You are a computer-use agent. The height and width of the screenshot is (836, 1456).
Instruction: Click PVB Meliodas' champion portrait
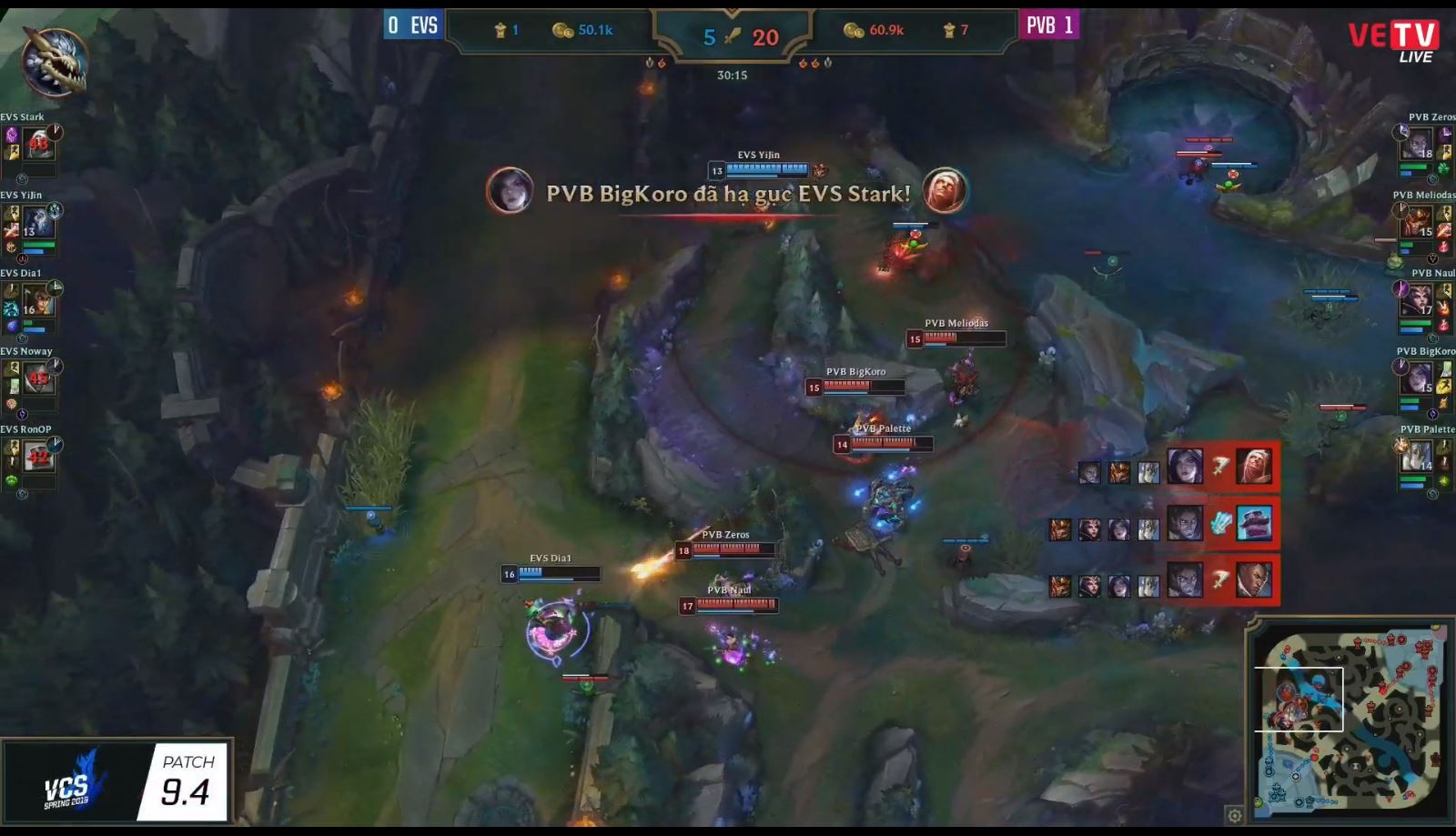click(x=1416, y=222)
